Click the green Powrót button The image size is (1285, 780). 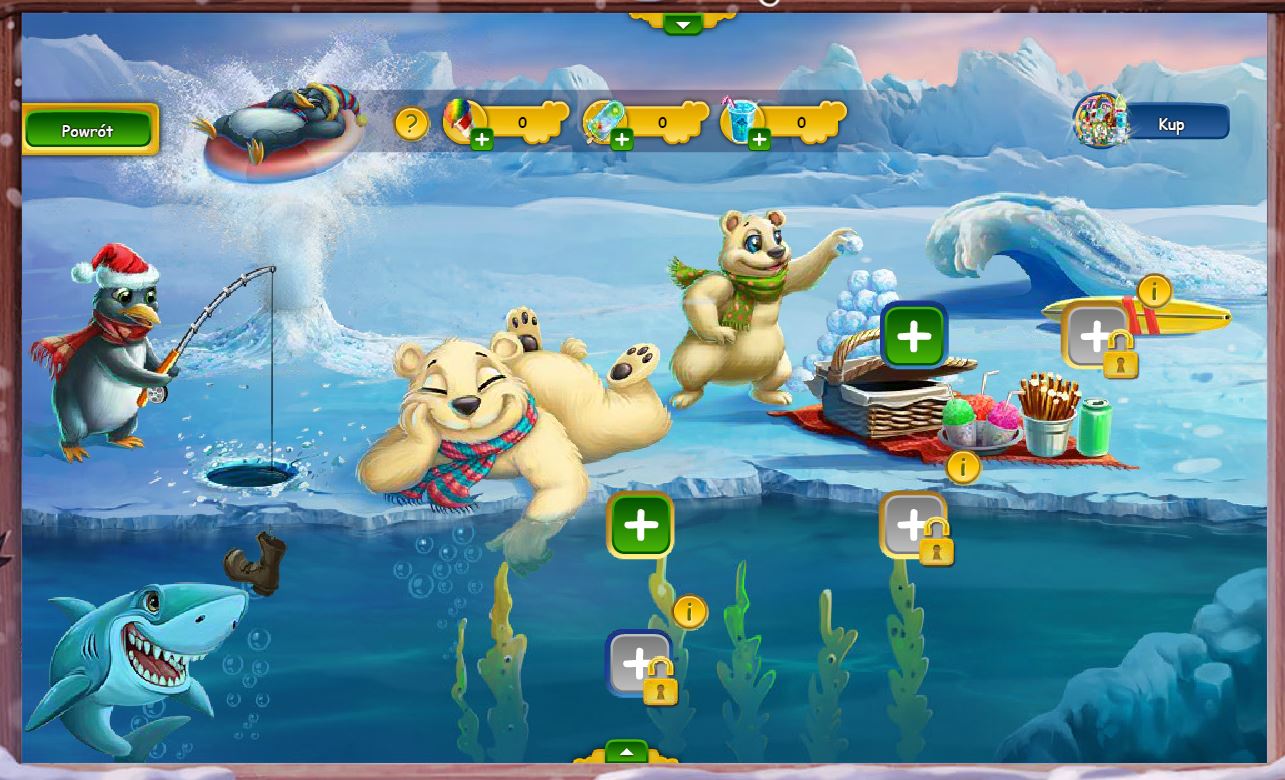tap(89, 130)
